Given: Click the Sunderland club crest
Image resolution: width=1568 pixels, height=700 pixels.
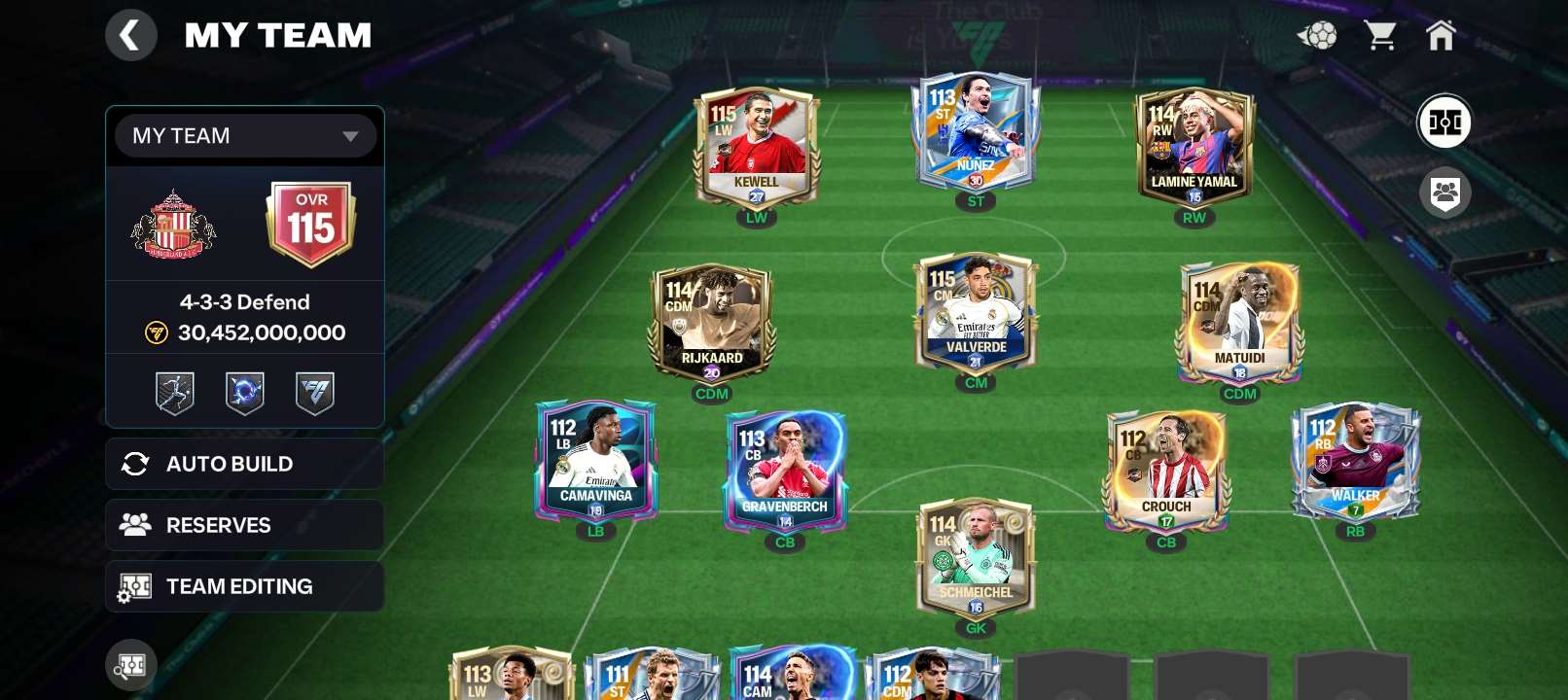Looking at the screenshot, I should pyautogui.click(x=175, y=227).
